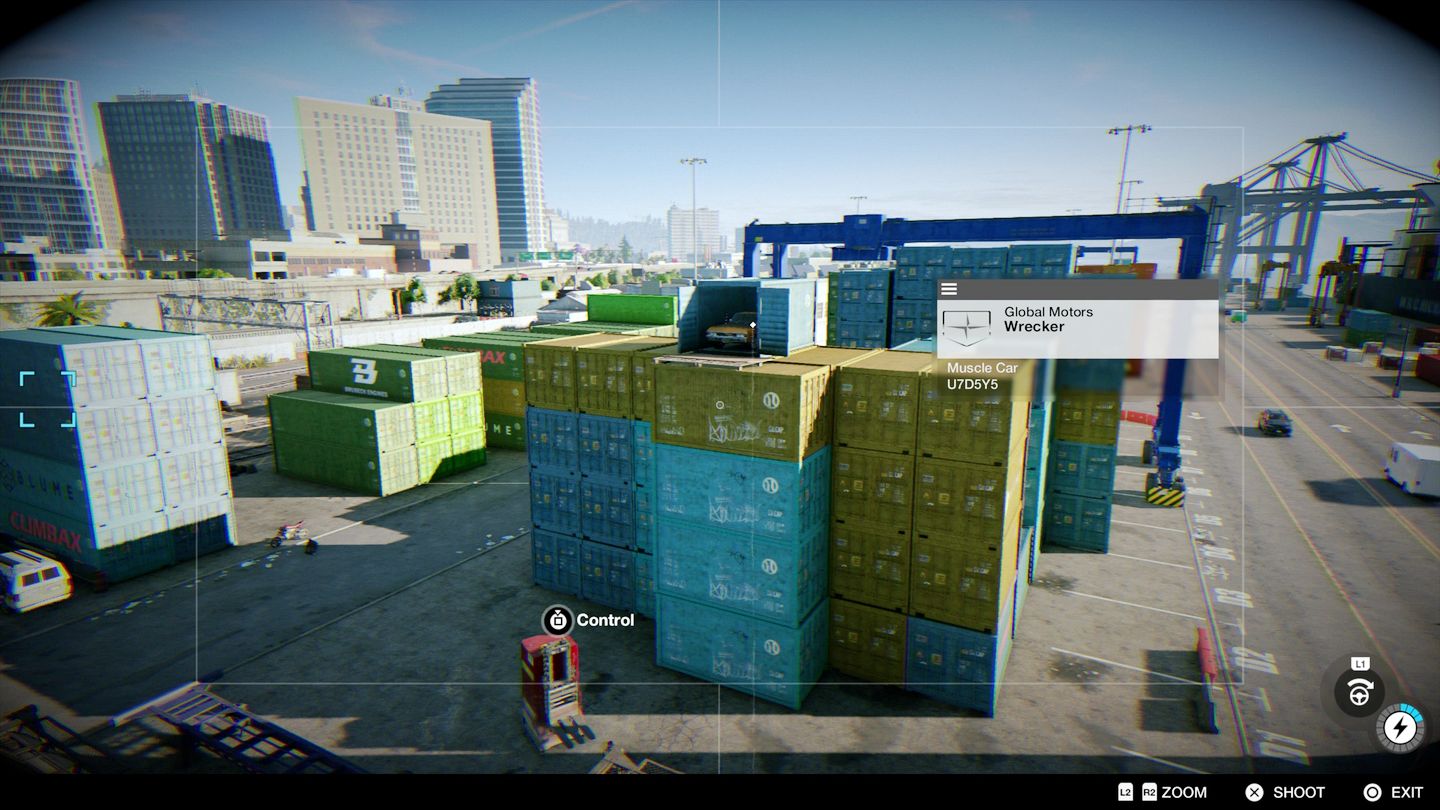Click the Muscle Car category label
The image size is (1440, 810).
pos(983,368)
